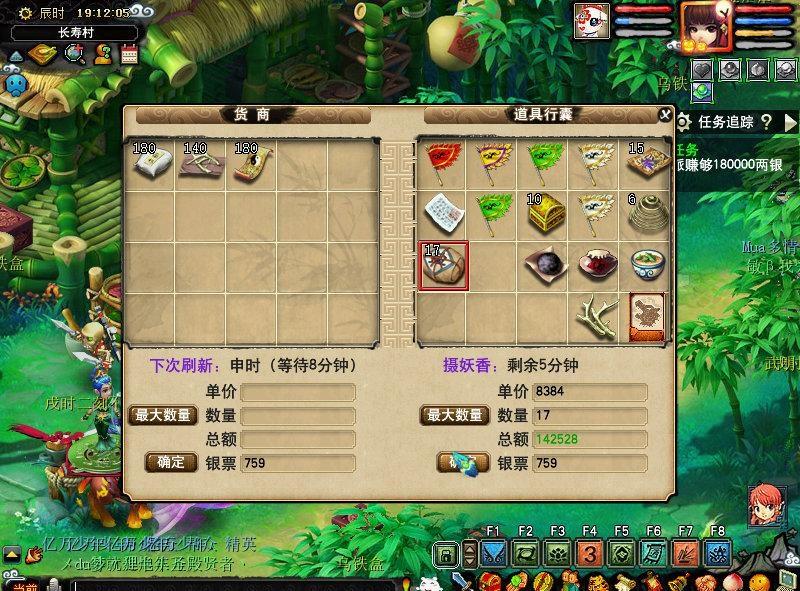Image resolution: width=800 pixels, height=591 pixels.
Task: Select the merchant item priced 140
Action: 200,163
